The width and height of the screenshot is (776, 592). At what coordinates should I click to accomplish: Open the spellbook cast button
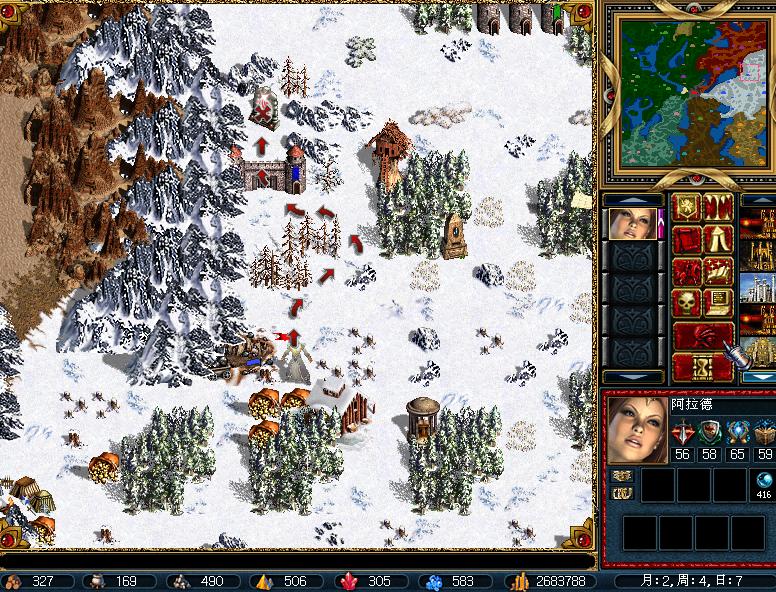coord(719,272)
